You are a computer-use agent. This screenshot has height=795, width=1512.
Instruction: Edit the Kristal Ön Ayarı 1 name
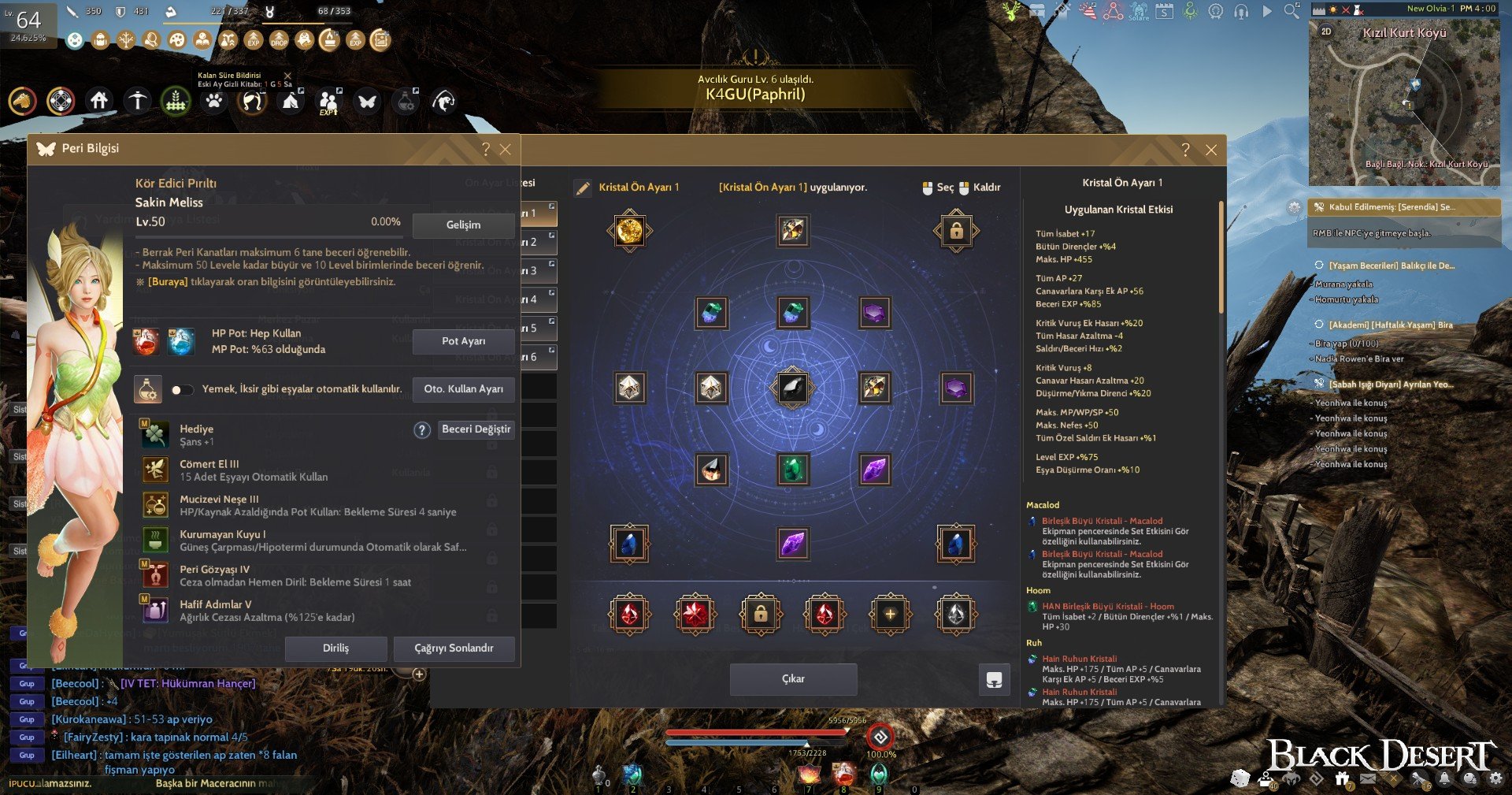pos(583,188)
